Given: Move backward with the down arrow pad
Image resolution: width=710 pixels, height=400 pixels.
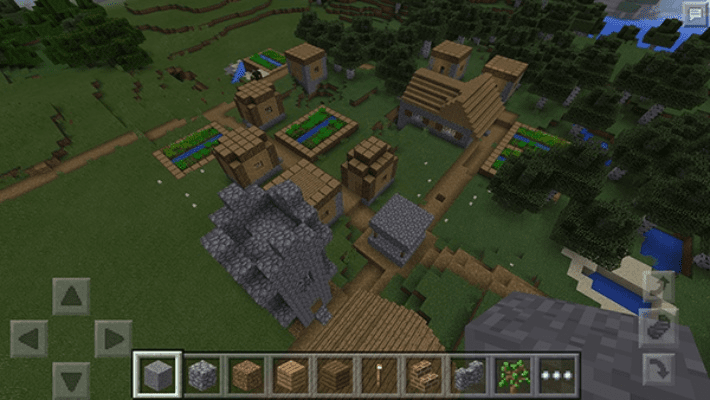Looking at the screenshot, I should tap(71, 380).
